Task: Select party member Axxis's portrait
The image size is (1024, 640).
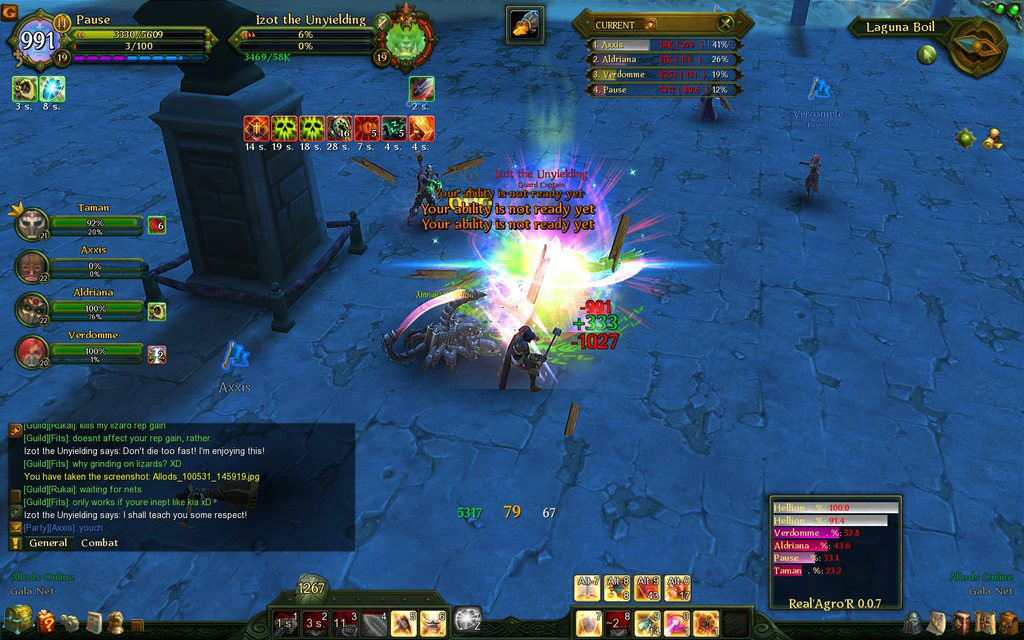Action: [32, 266]
